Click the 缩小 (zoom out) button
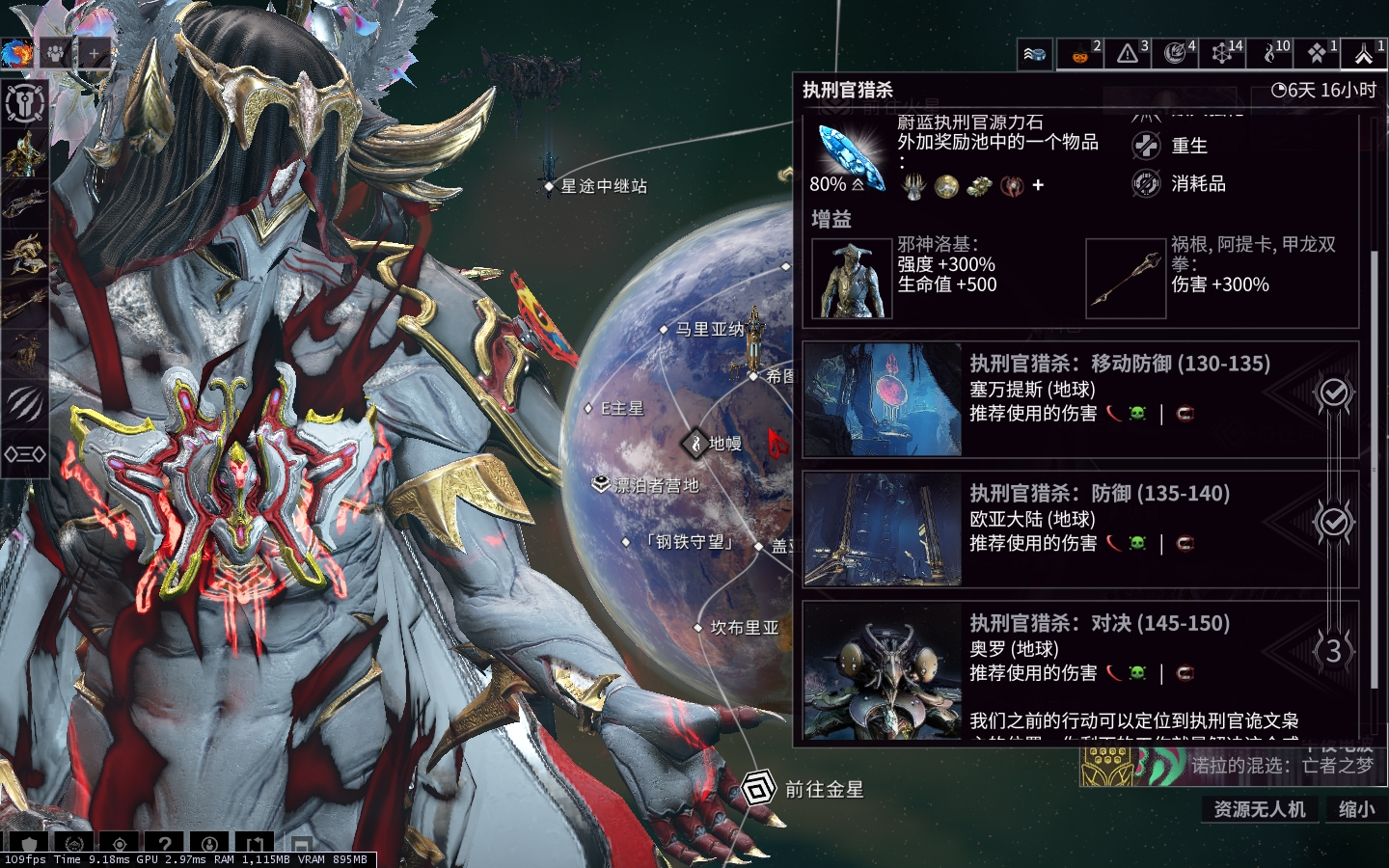The image size is (1389, 868). (1356, 809)
